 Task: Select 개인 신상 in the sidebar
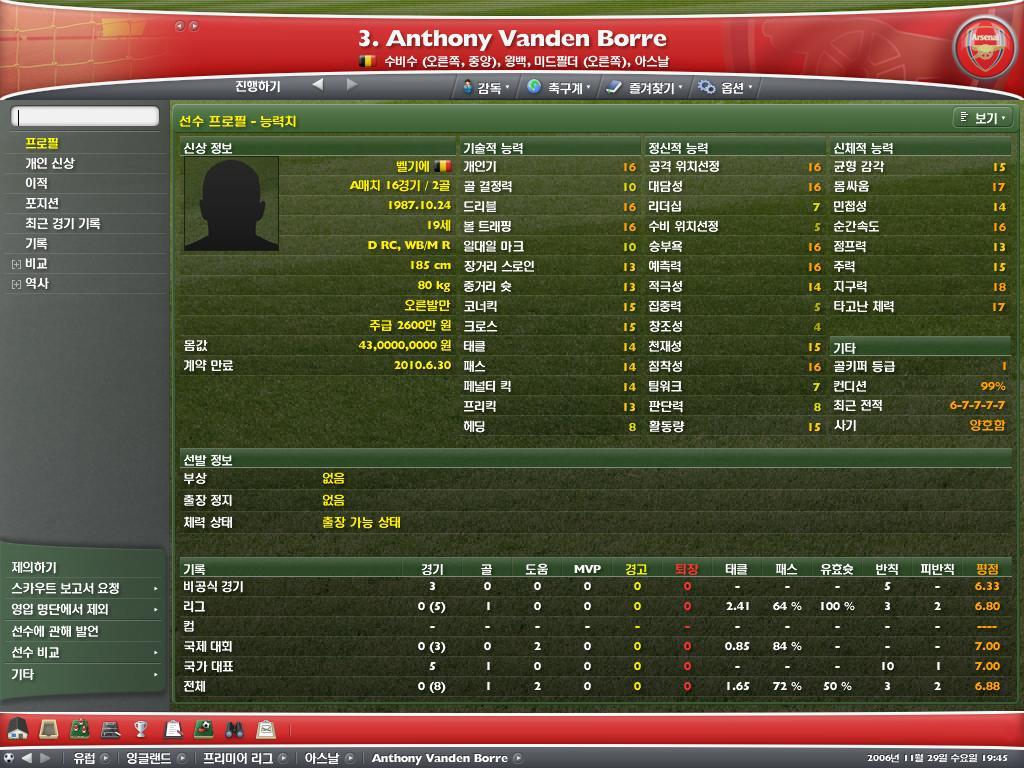click(50, 163)
